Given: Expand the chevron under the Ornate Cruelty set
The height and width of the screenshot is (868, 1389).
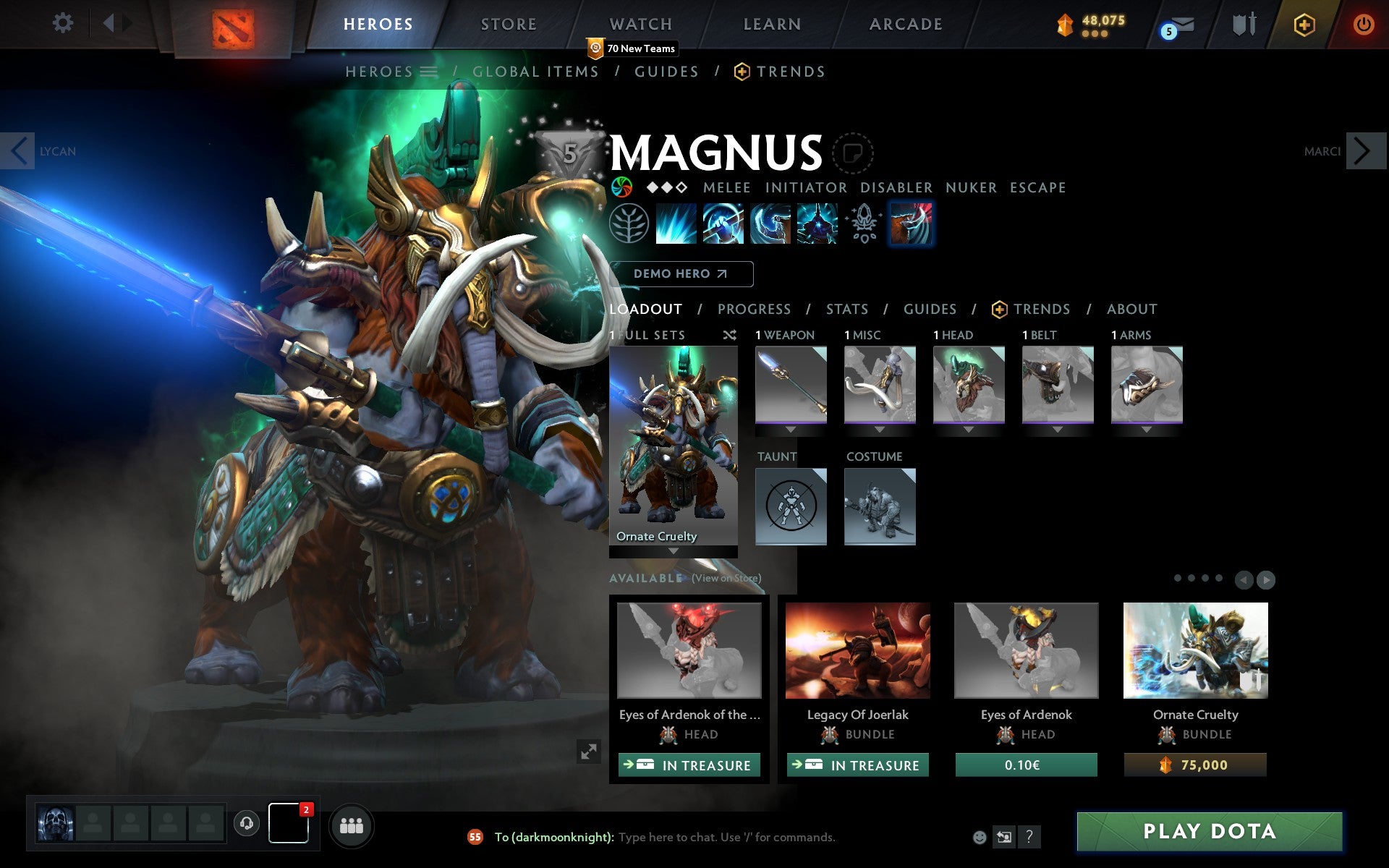Looking at the screenshot, I should [674, 552].
